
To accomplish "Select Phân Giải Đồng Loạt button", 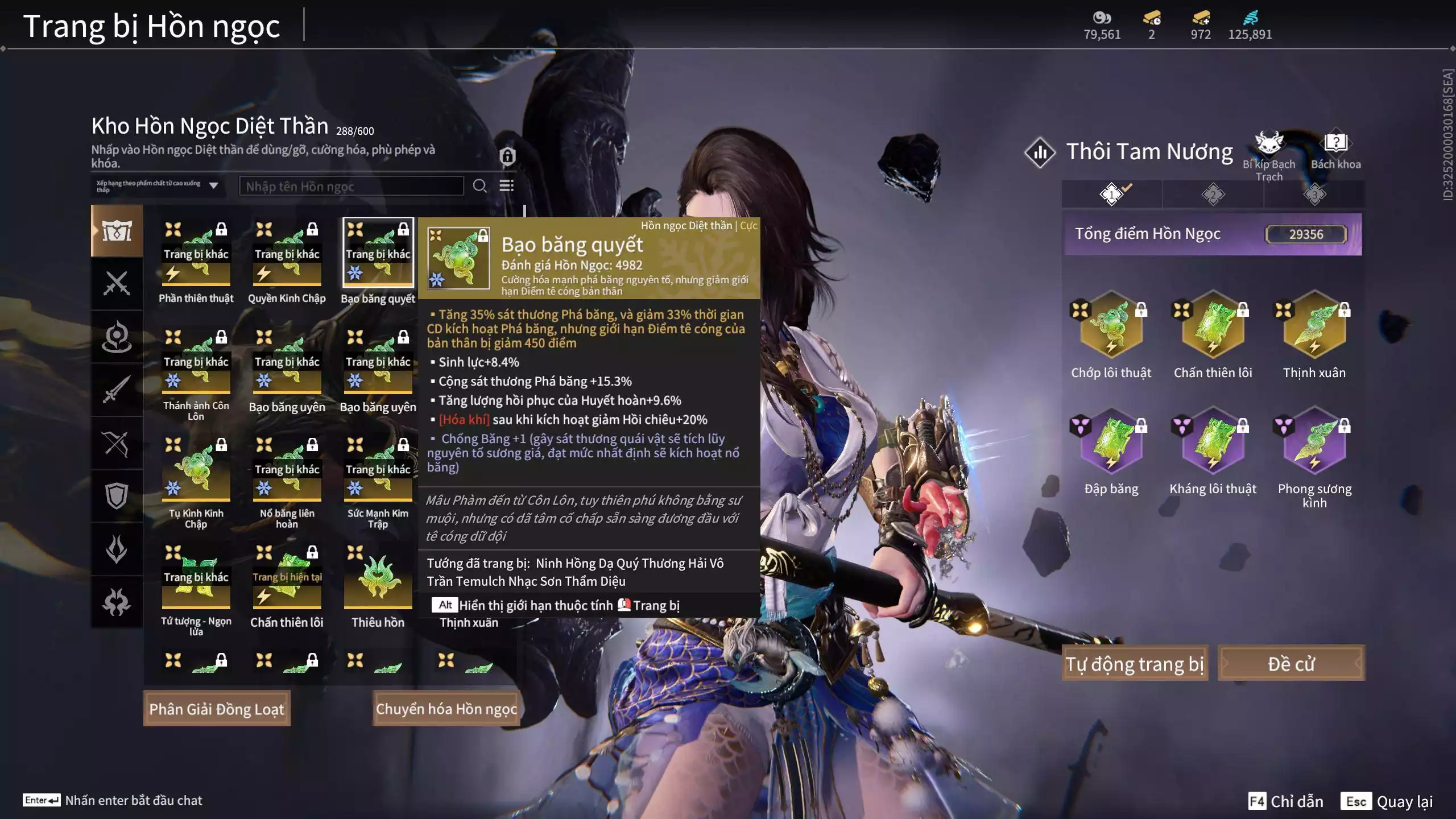I will click(x=217, y=709).
